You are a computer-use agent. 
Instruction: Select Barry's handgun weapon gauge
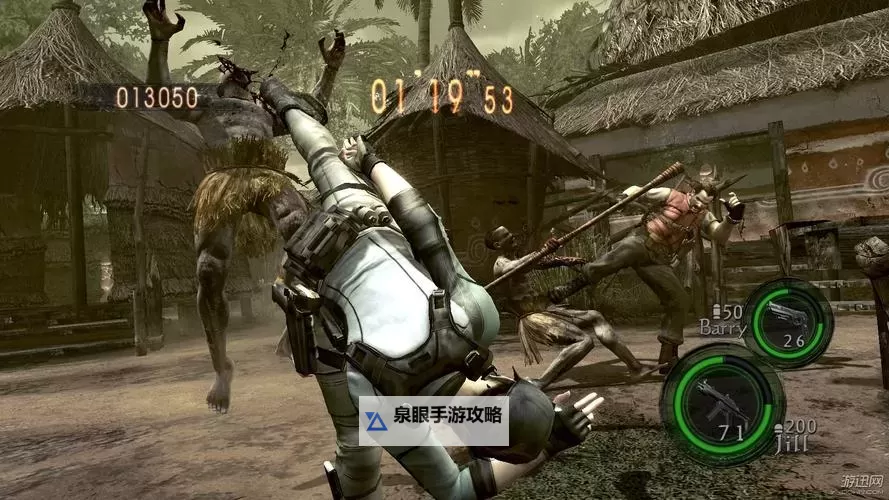click(787, 322)
